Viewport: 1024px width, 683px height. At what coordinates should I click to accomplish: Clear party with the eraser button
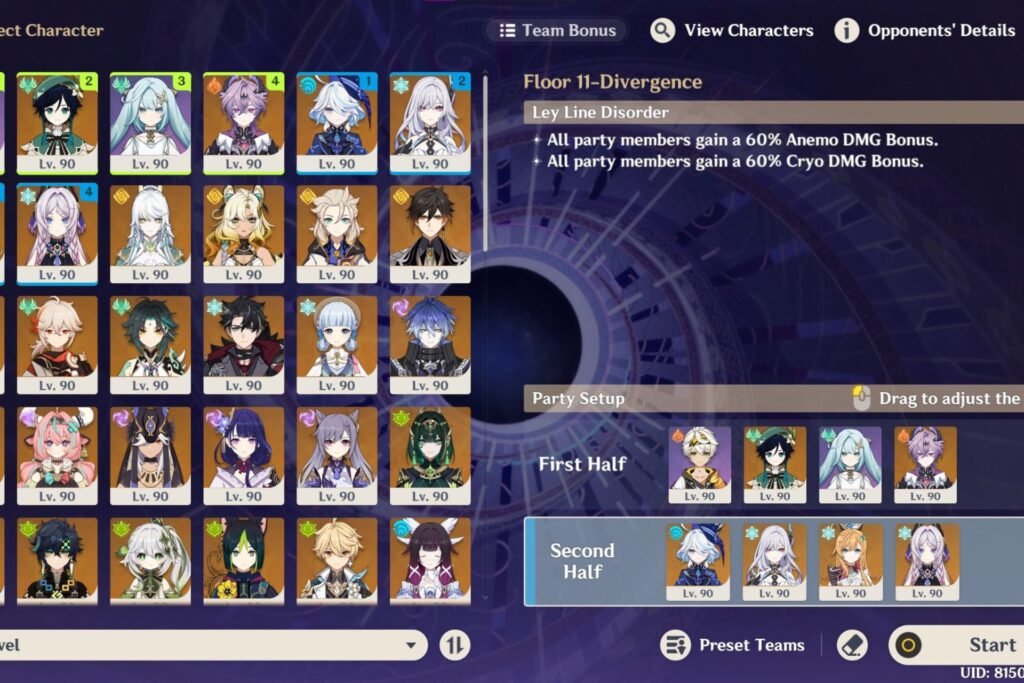(x=851, y=645)
